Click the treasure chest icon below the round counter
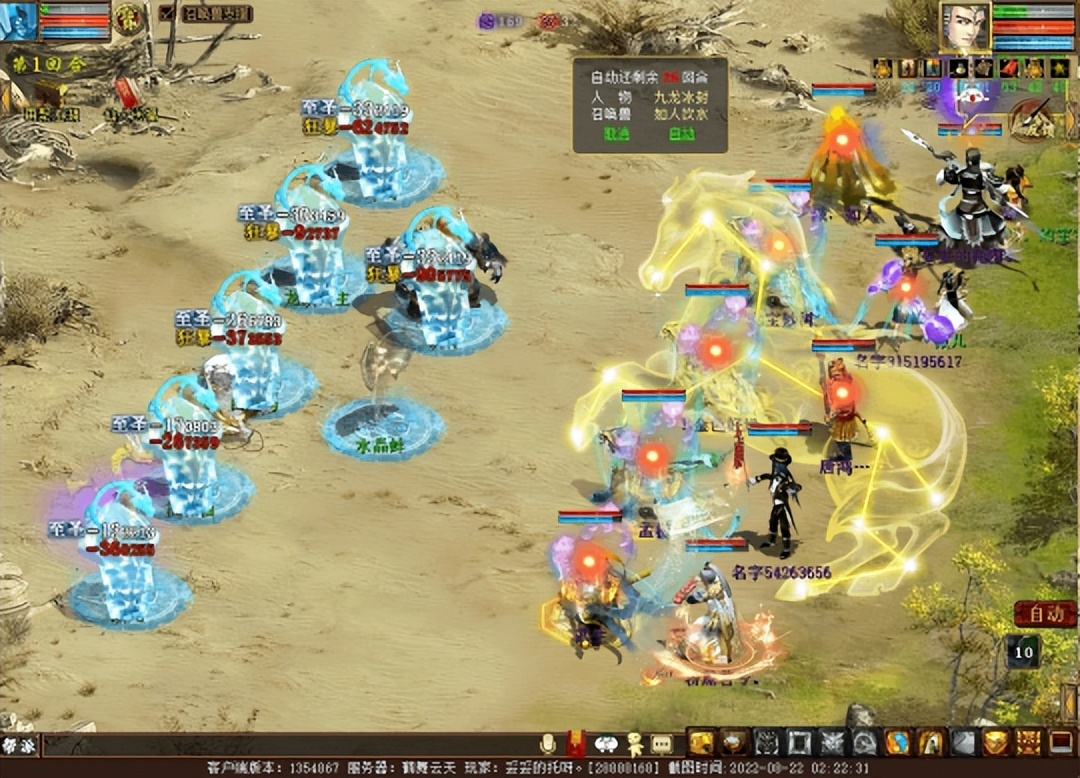This screenshot has height=778, width=1080. coord(48,94)
